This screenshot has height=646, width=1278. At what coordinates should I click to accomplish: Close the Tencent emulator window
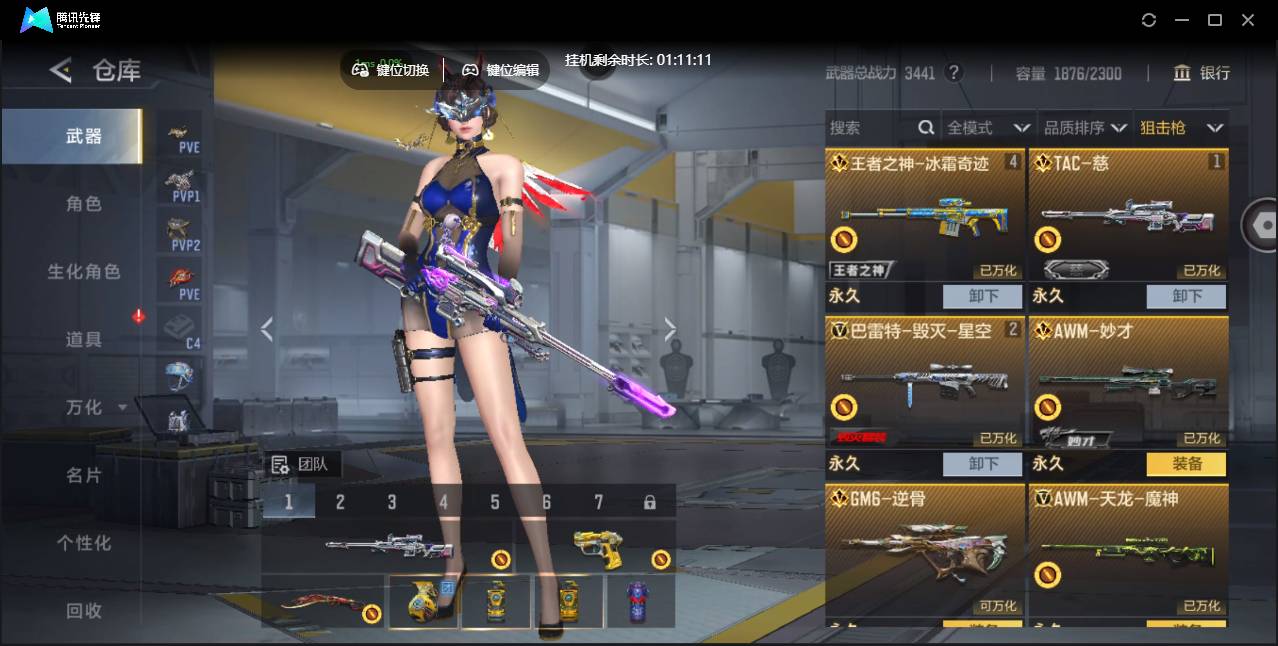[x=1248, y=20]
